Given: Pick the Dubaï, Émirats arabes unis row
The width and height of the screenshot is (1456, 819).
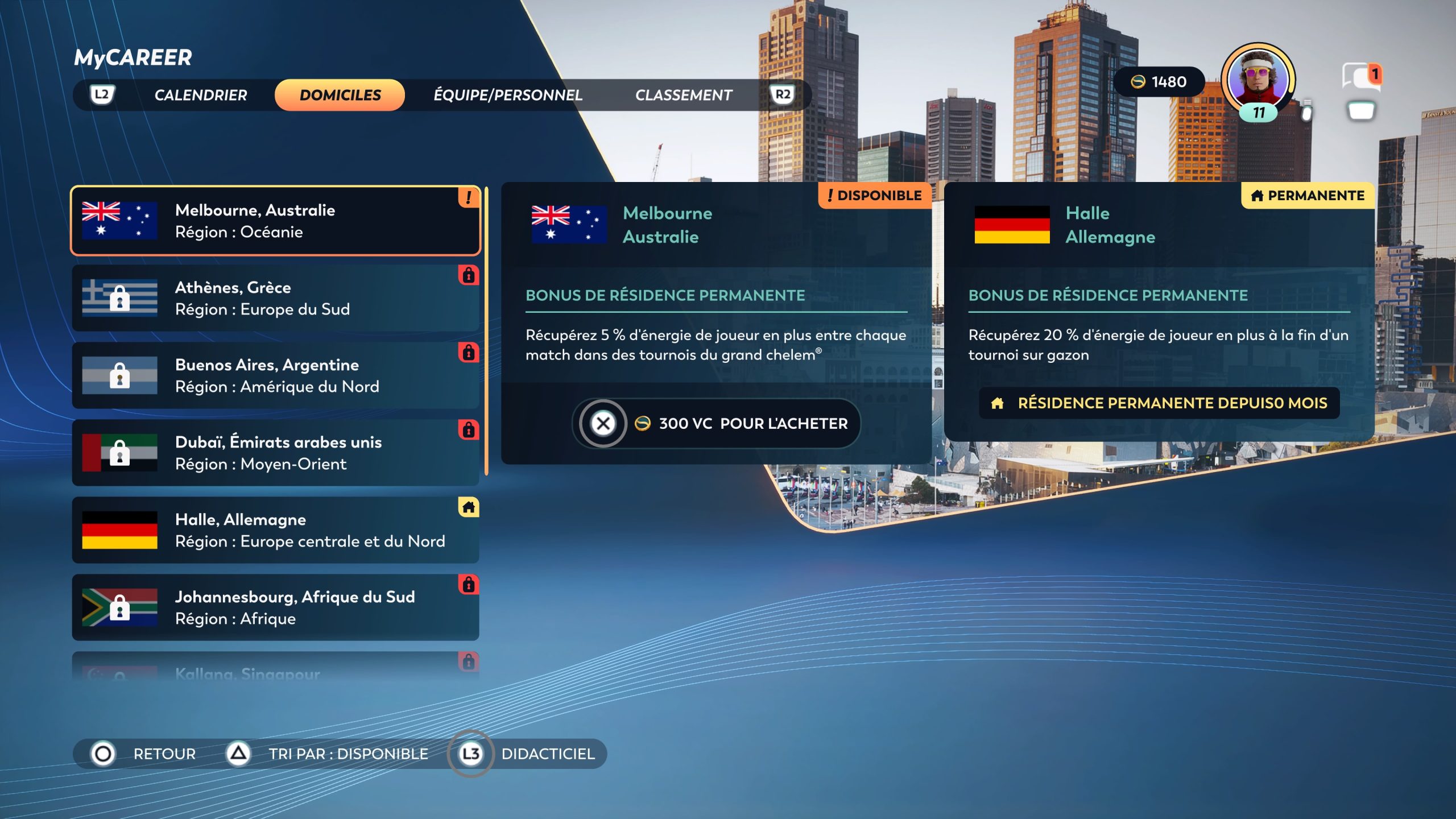Looking at the screenshot, I should tap(275, 453).
